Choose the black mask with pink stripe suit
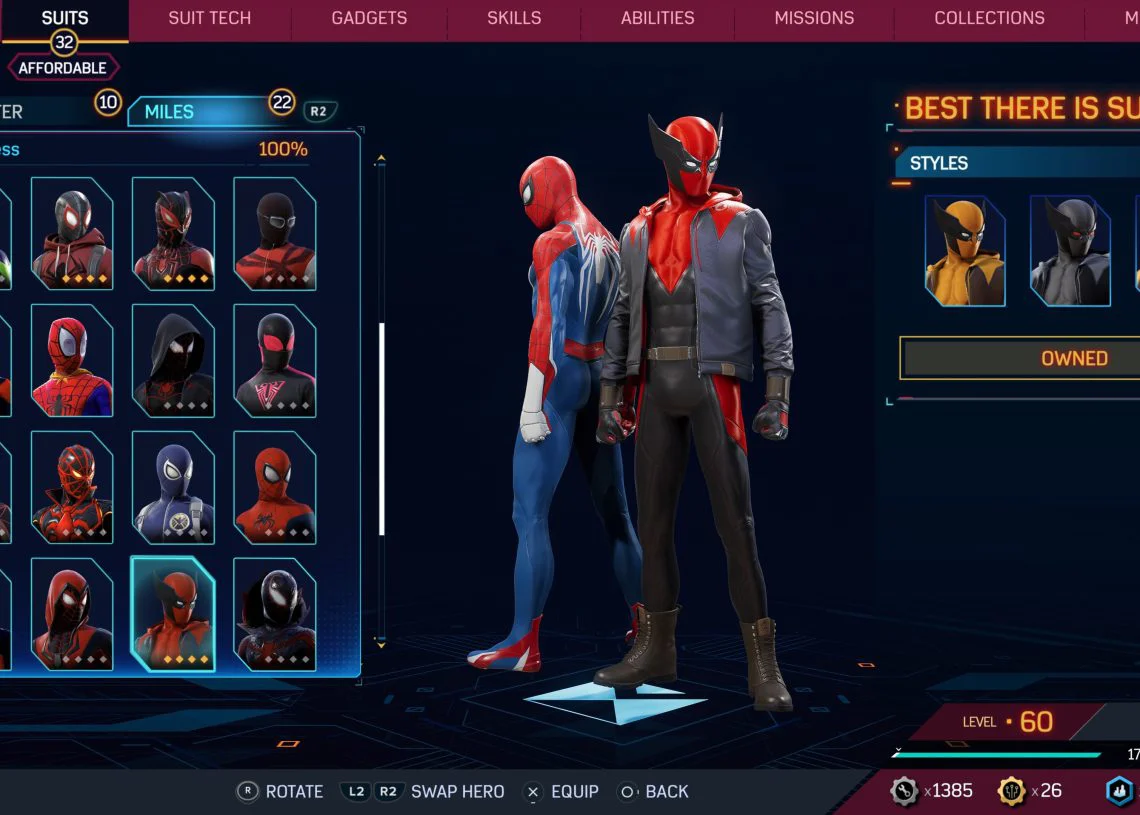Image resolution: width=1140 pixels, height=815 pixels. (x=274, y=360)
